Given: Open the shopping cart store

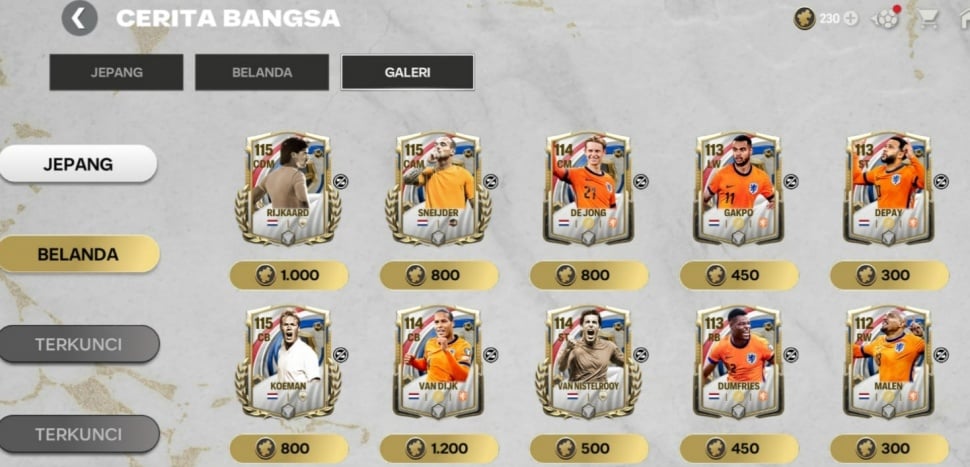Looking at the screenshot, I should click(x=929, y=18).
